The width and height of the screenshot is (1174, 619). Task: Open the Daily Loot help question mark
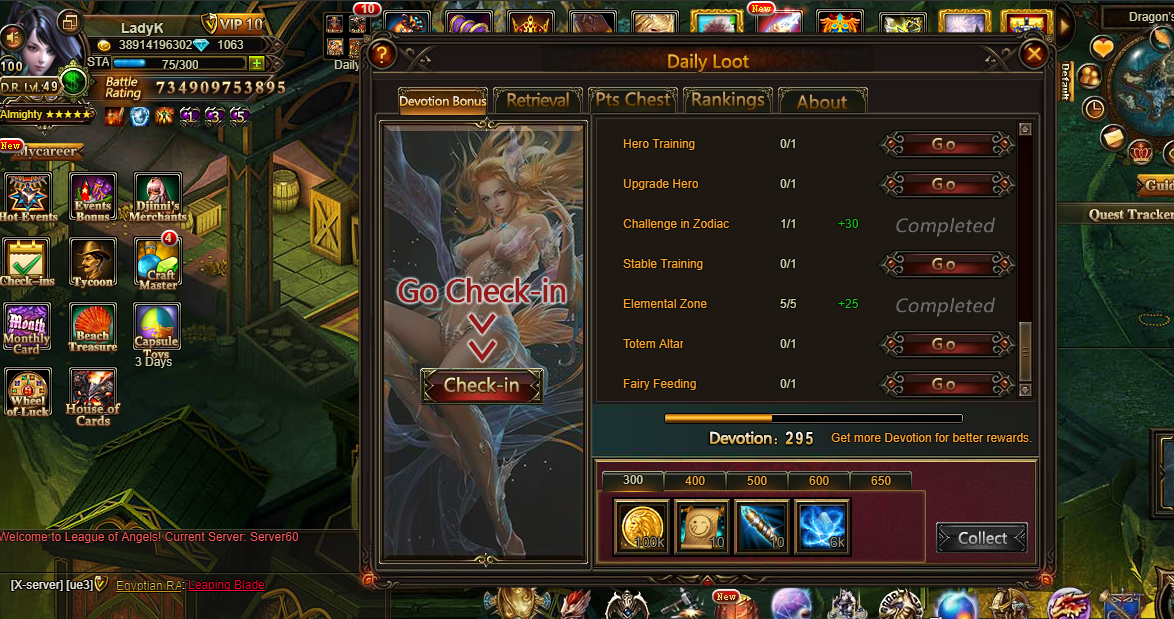(380, 54)
